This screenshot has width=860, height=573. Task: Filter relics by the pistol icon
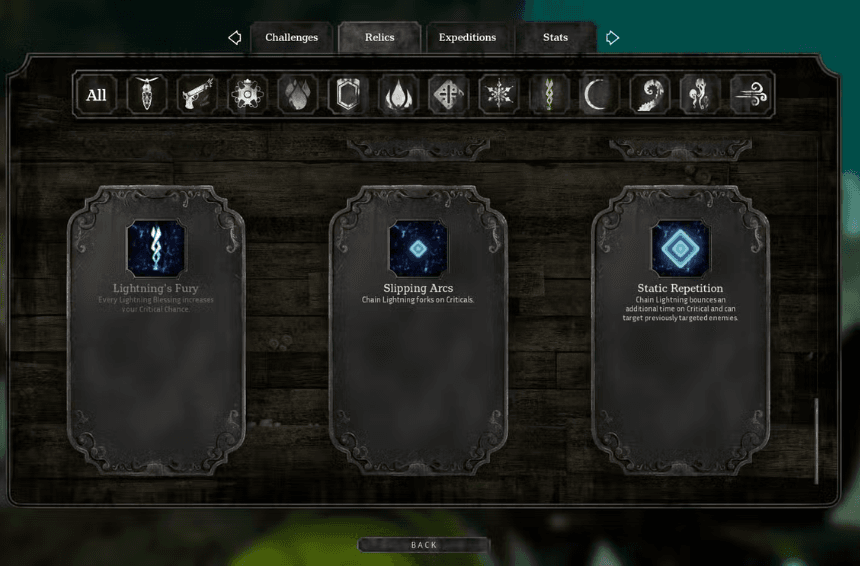pyautogui.click(x=197, y=95)
